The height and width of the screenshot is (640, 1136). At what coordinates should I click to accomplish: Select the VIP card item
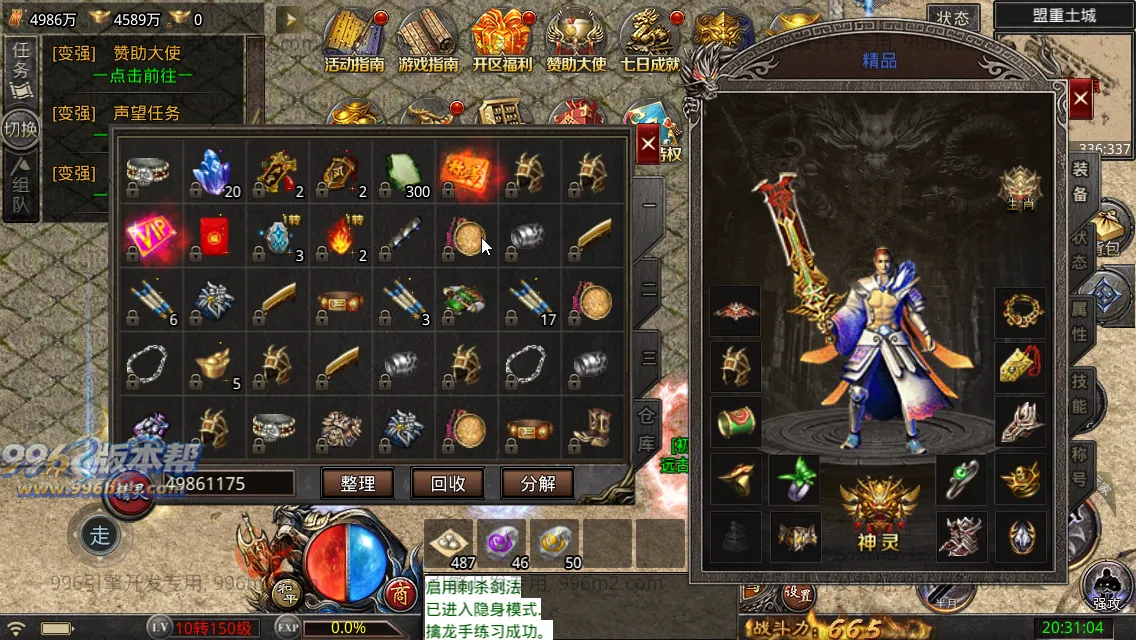point(147,237)
